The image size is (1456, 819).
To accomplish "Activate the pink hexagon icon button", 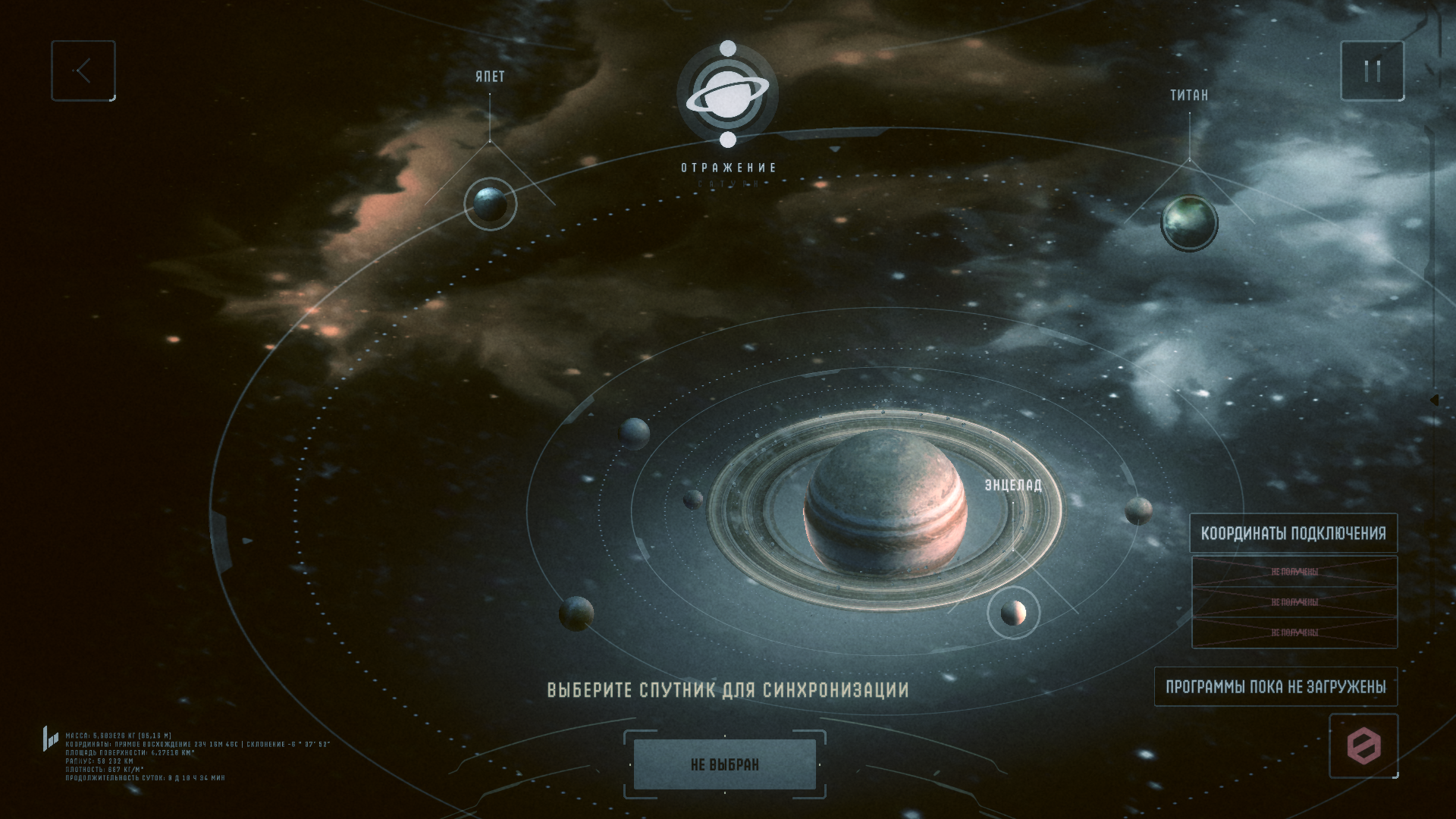I will (1363, 746).
